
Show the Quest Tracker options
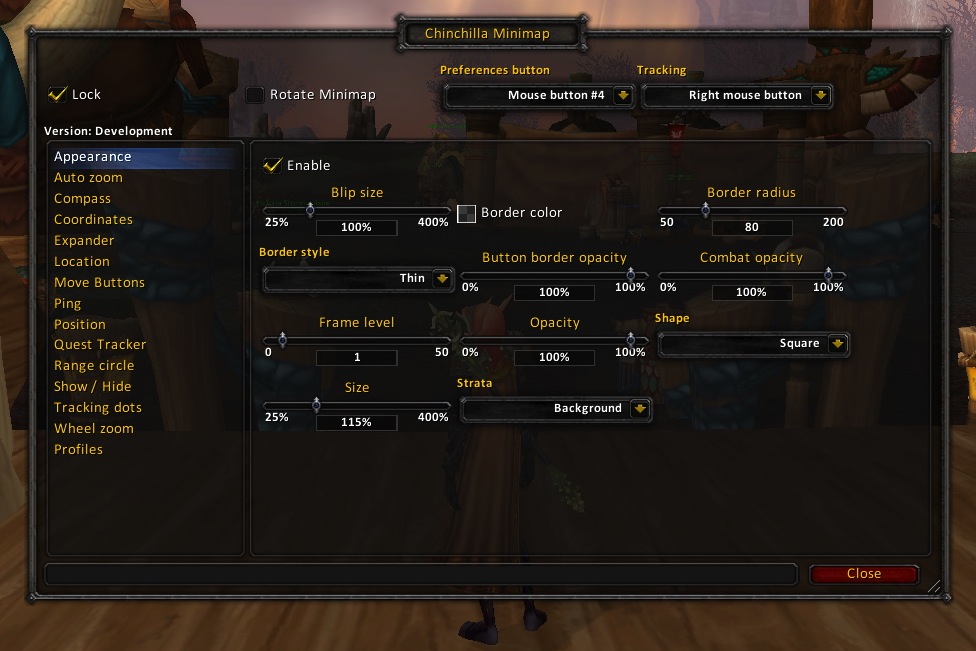[x=100, y=345]
